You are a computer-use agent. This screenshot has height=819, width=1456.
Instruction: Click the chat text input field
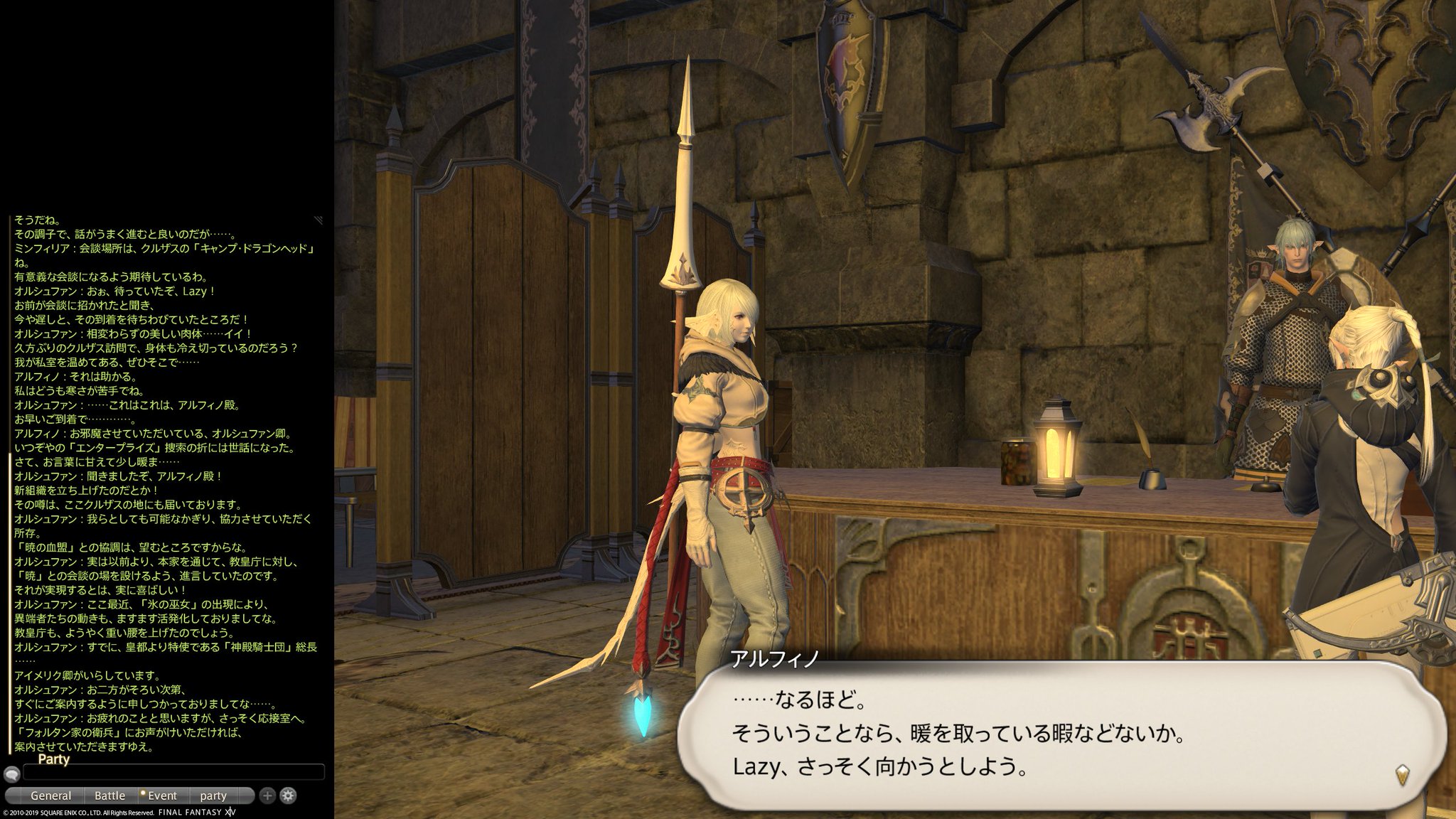pos(171,772)
